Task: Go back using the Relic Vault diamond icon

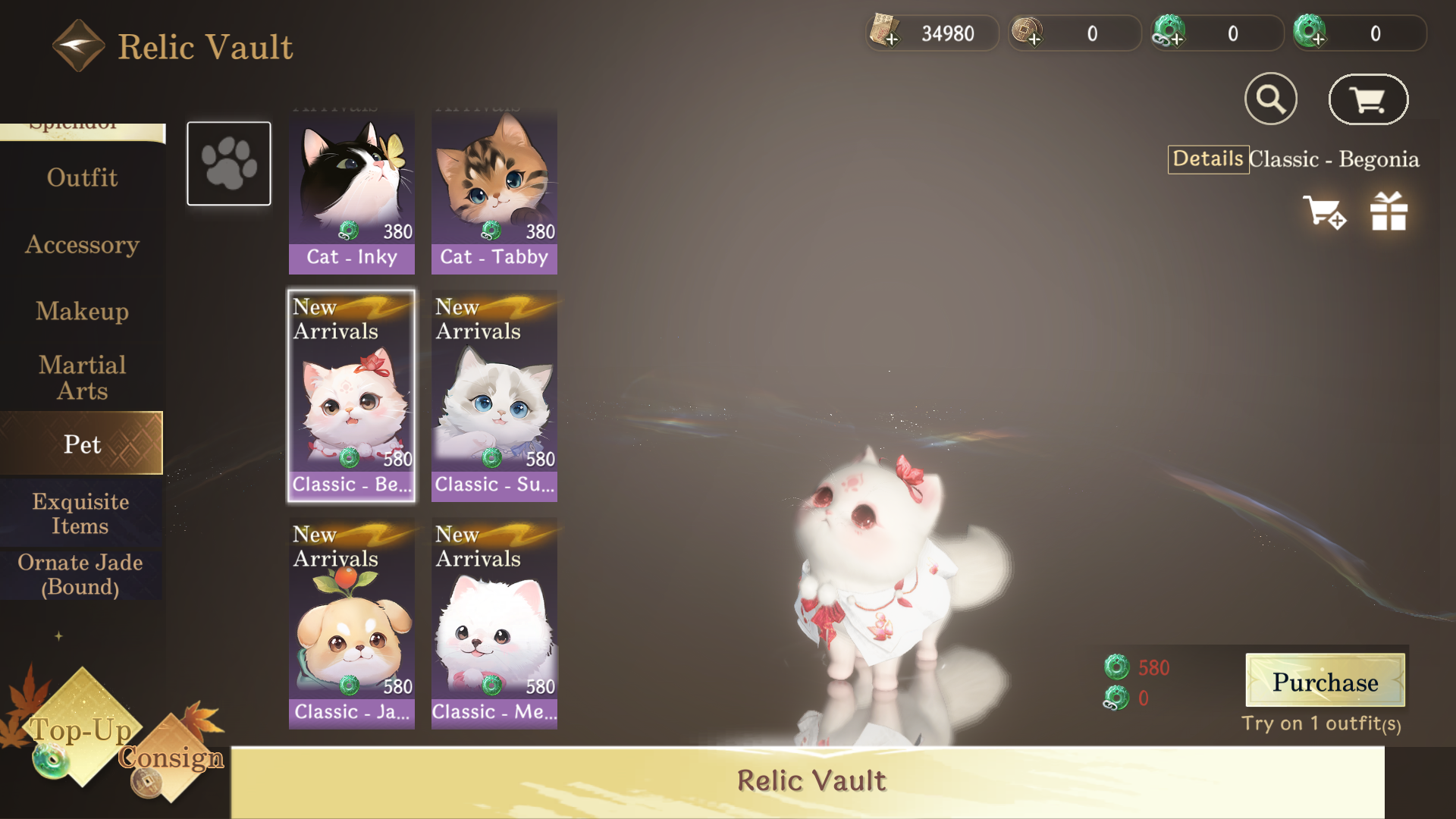Action: [x=78, y=45]
